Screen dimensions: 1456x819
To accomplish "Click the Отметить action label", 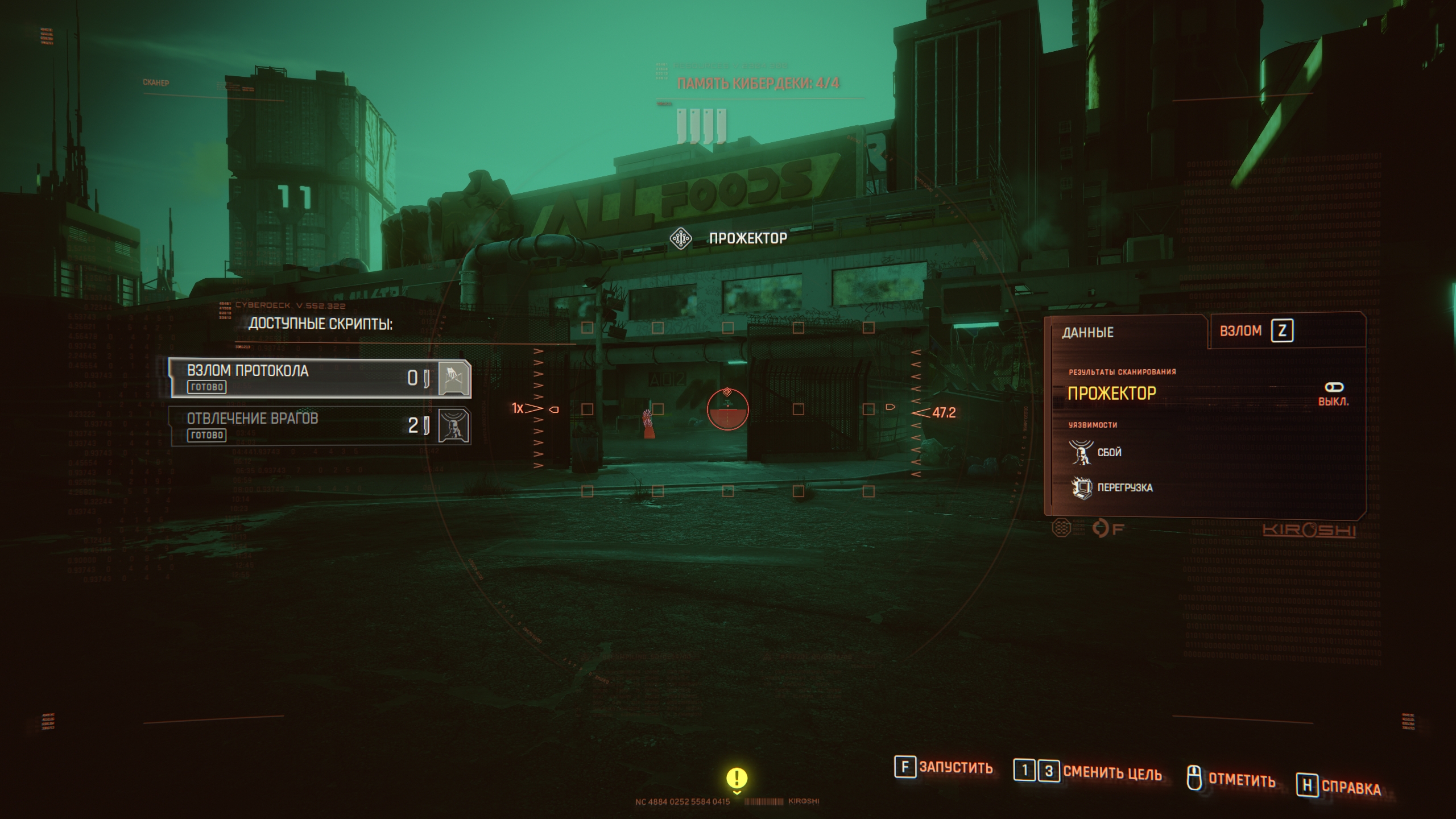I will [1241, 779].
